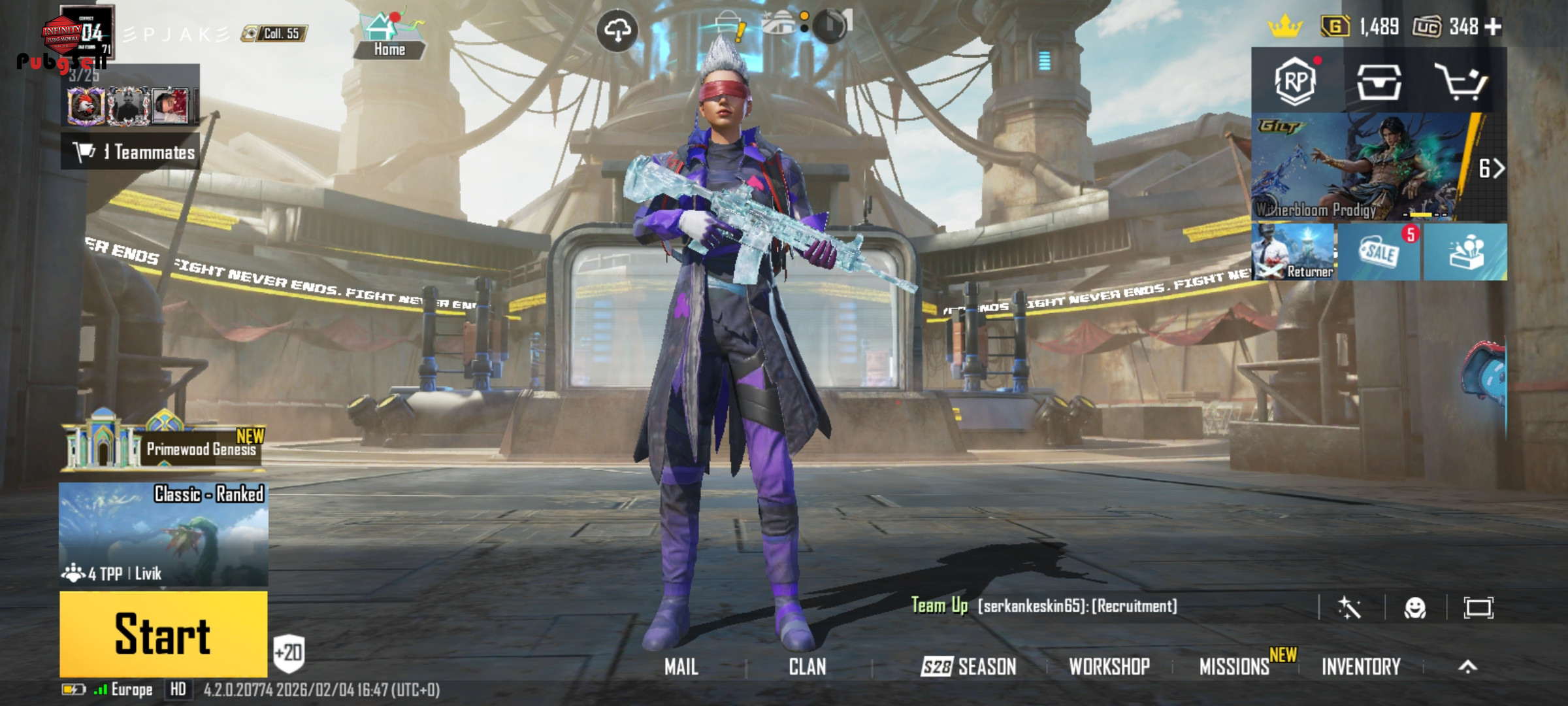The width and height of the screenshot is (1568, 706).
Task: Open the INVENTORY menu
Action: pos(1361,667)
